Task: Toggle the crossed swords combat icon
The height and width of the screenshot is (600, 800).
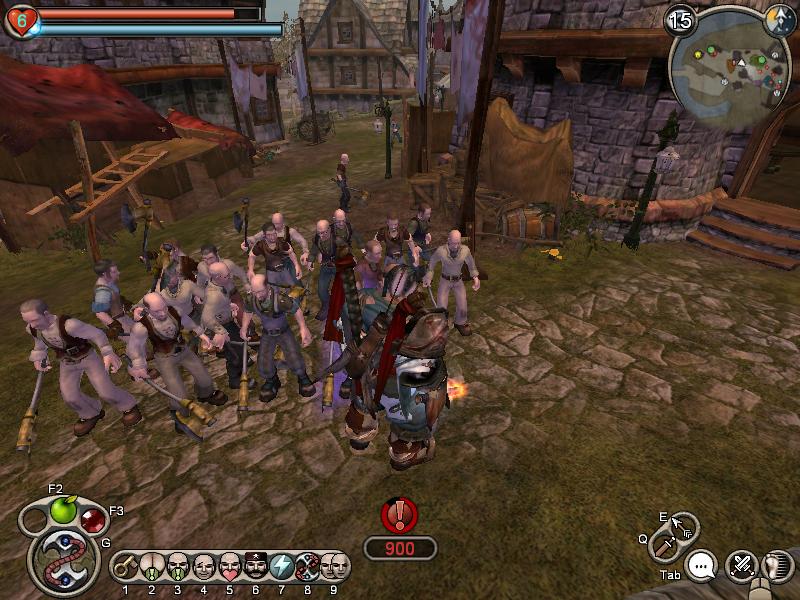Action: point(742,567)
